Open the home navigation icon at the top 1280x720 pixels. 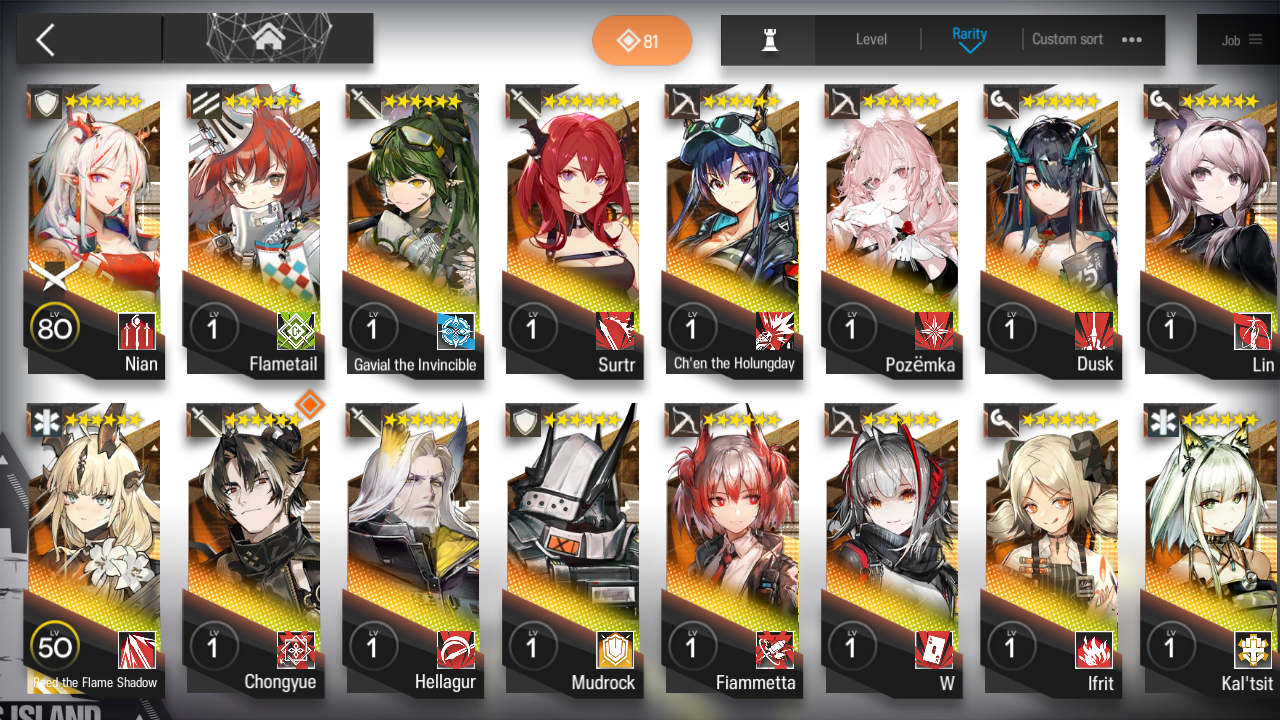coord(267,38)
